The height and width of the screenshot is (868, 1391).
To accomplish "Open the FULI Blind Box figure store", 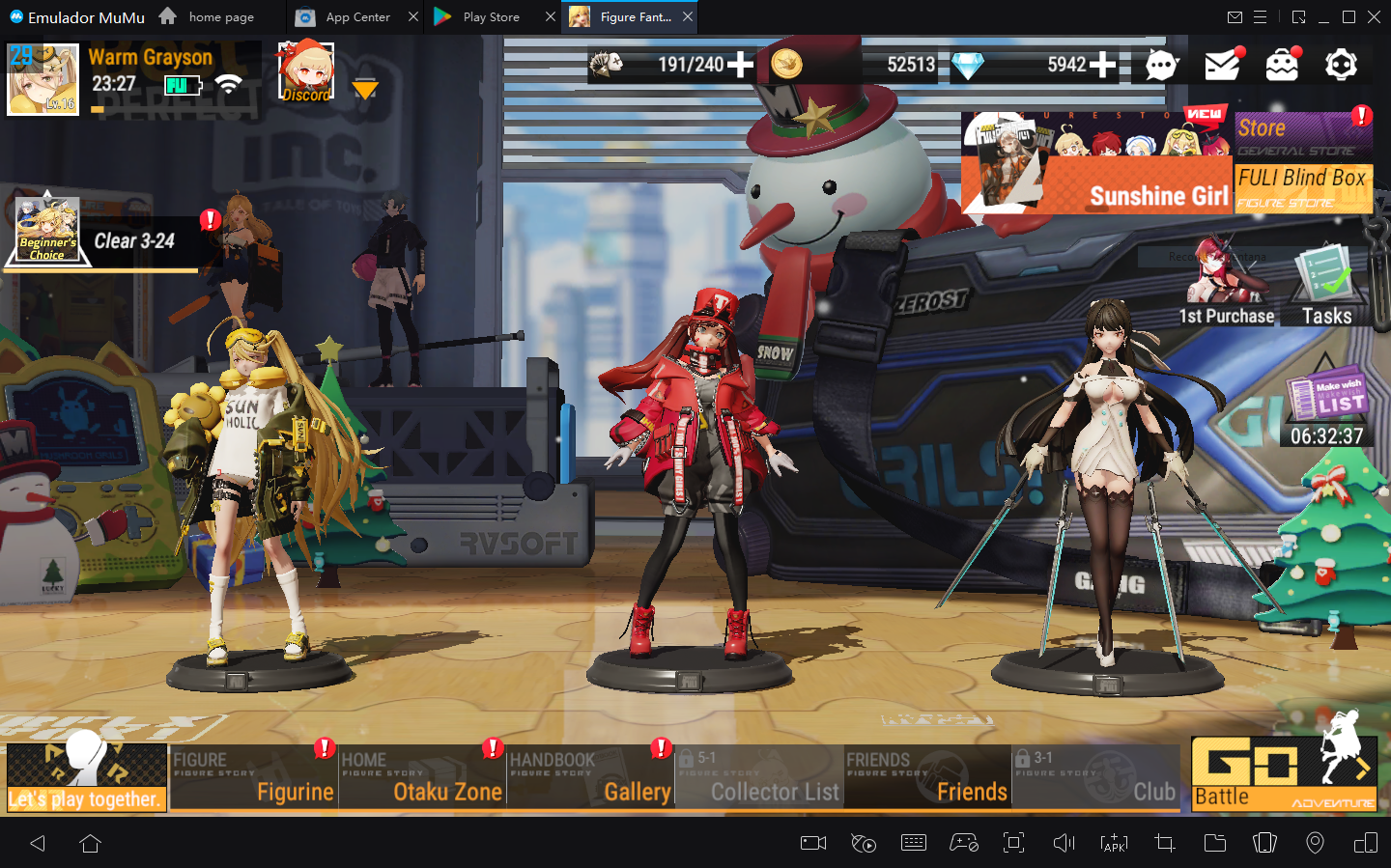I will (x=1303, y=186).
